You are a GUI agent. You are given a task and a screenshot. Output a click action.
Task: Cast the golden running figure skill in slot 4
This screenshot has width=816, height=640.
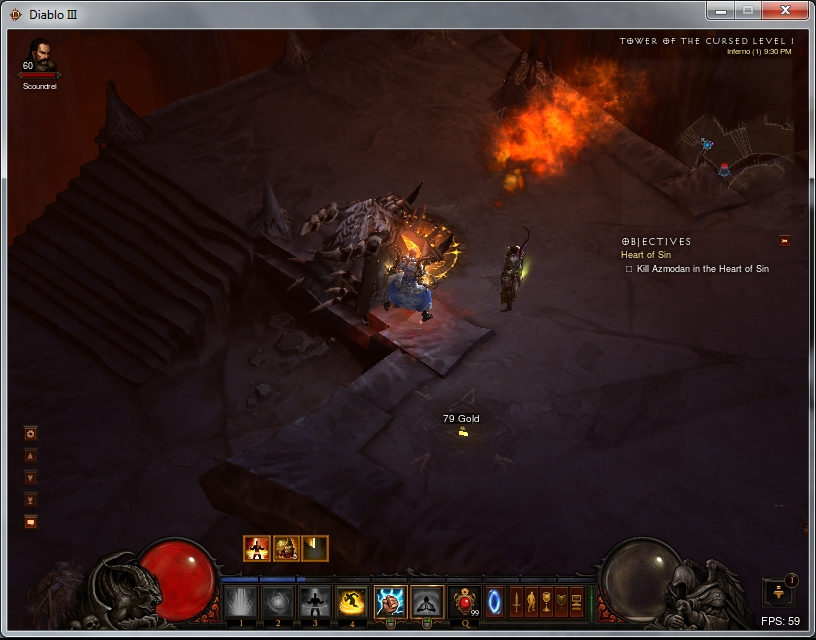(352, 602)
